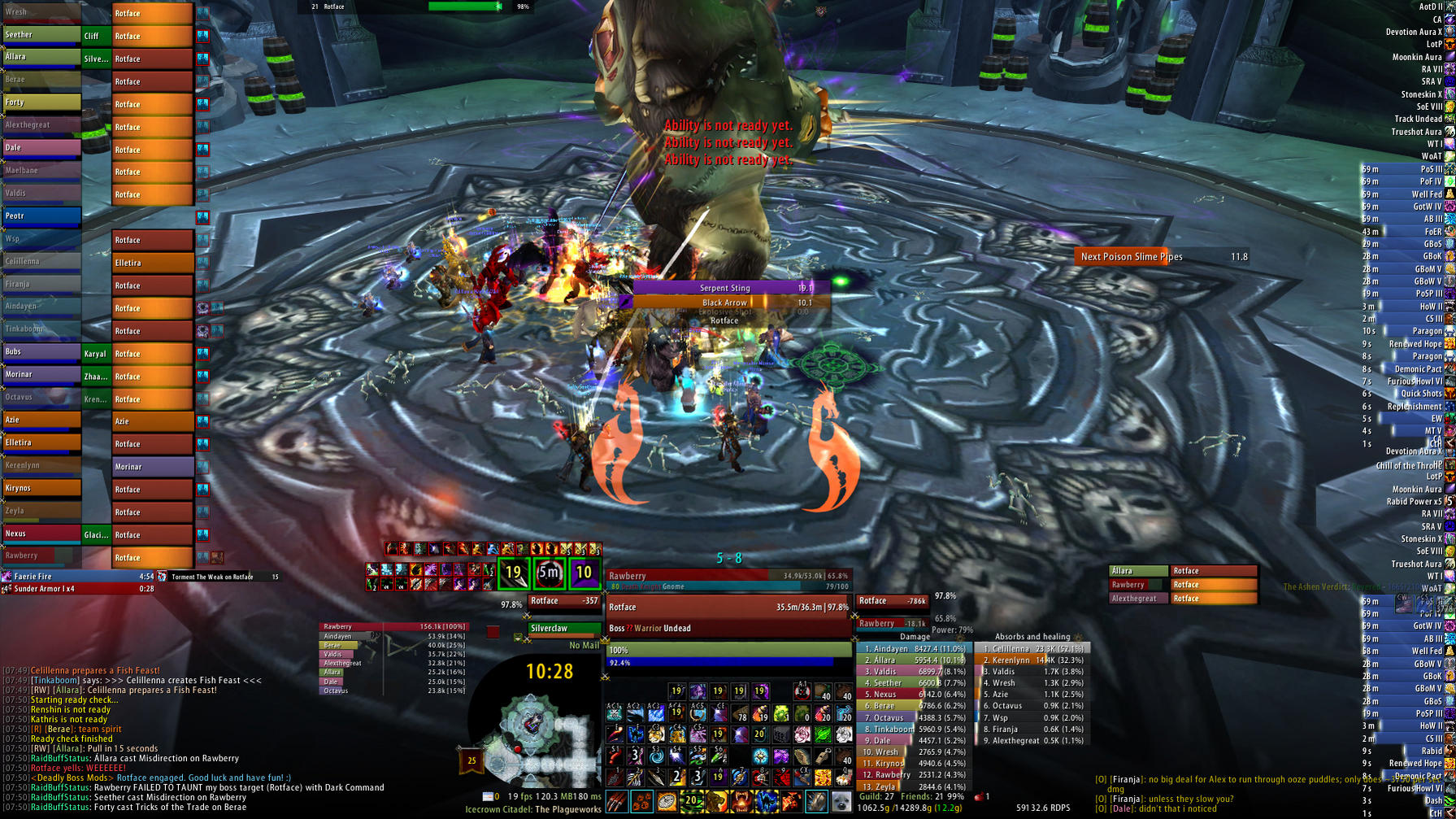Screen dimensions: 1456x819
Task: Choose Kirynos in the raid list
Action: tap(41, 488)
